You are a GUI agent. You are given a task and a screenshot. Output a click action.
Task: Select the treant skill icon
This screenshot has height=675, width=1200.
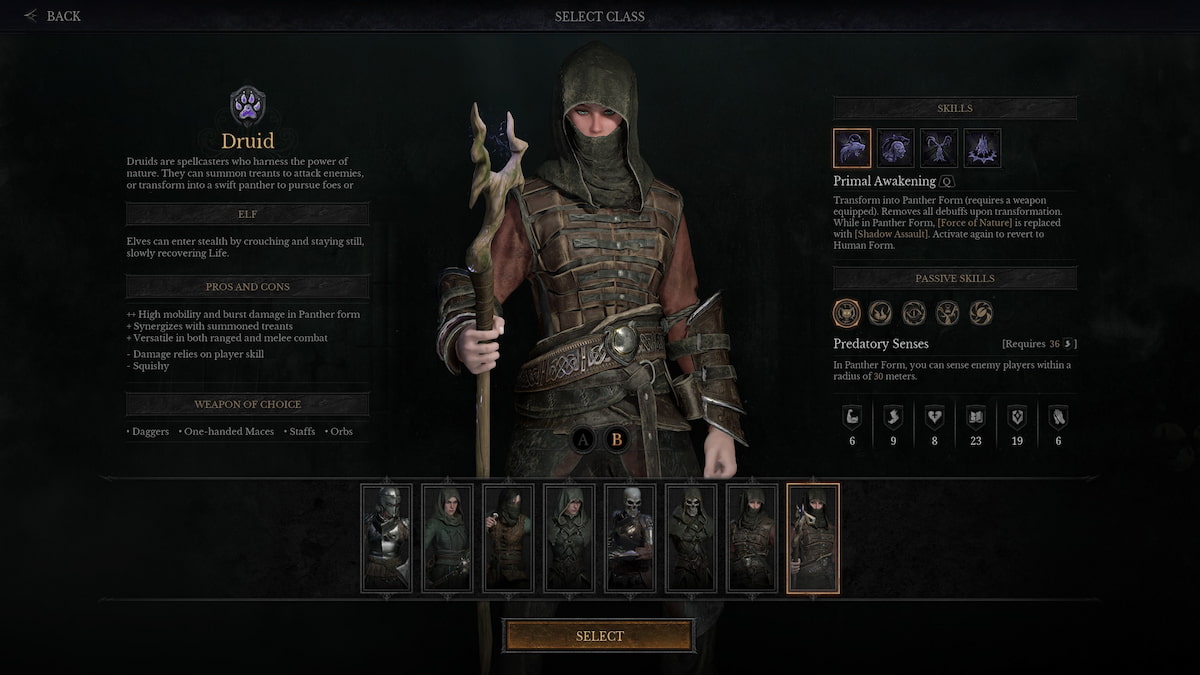pos(939,148)
